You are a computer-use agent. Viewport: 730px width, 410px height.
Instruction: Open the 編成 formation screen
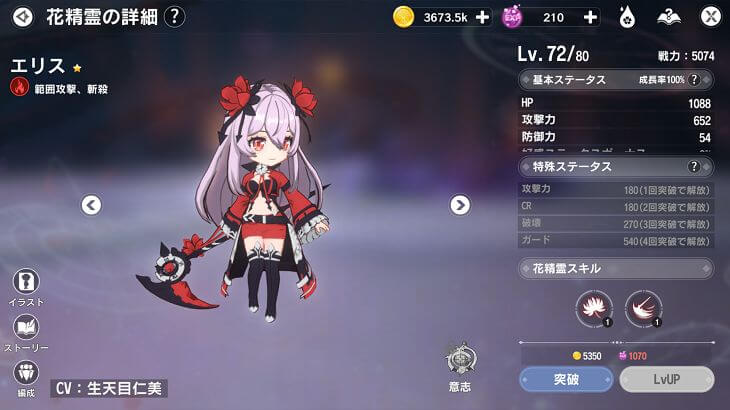point(27,377)
